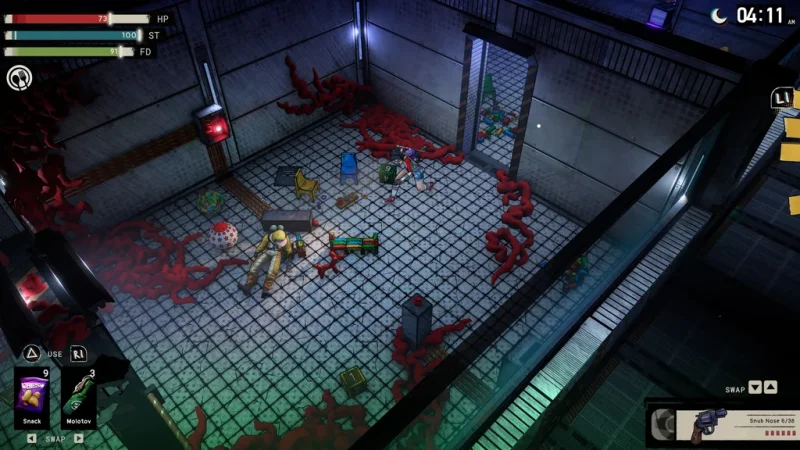Swap weapon using the up arrow
800x450 pixels.
[770, 388]
